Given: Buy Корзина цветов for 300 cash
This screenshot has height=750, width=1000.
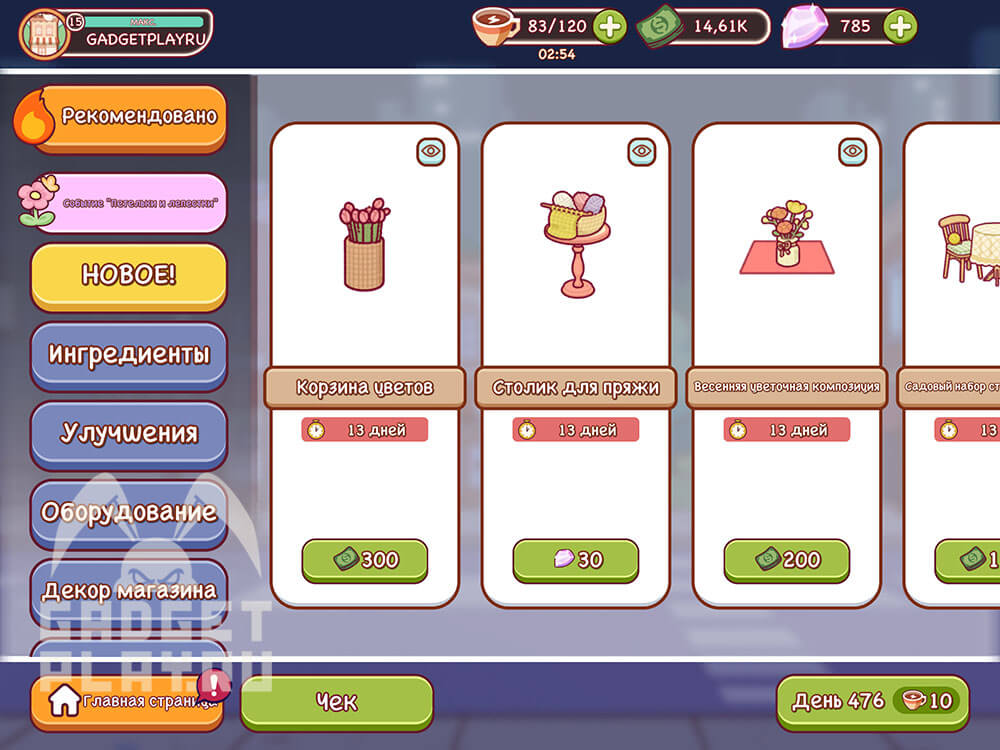Looking at the screenshot, I should click(365, 560).
